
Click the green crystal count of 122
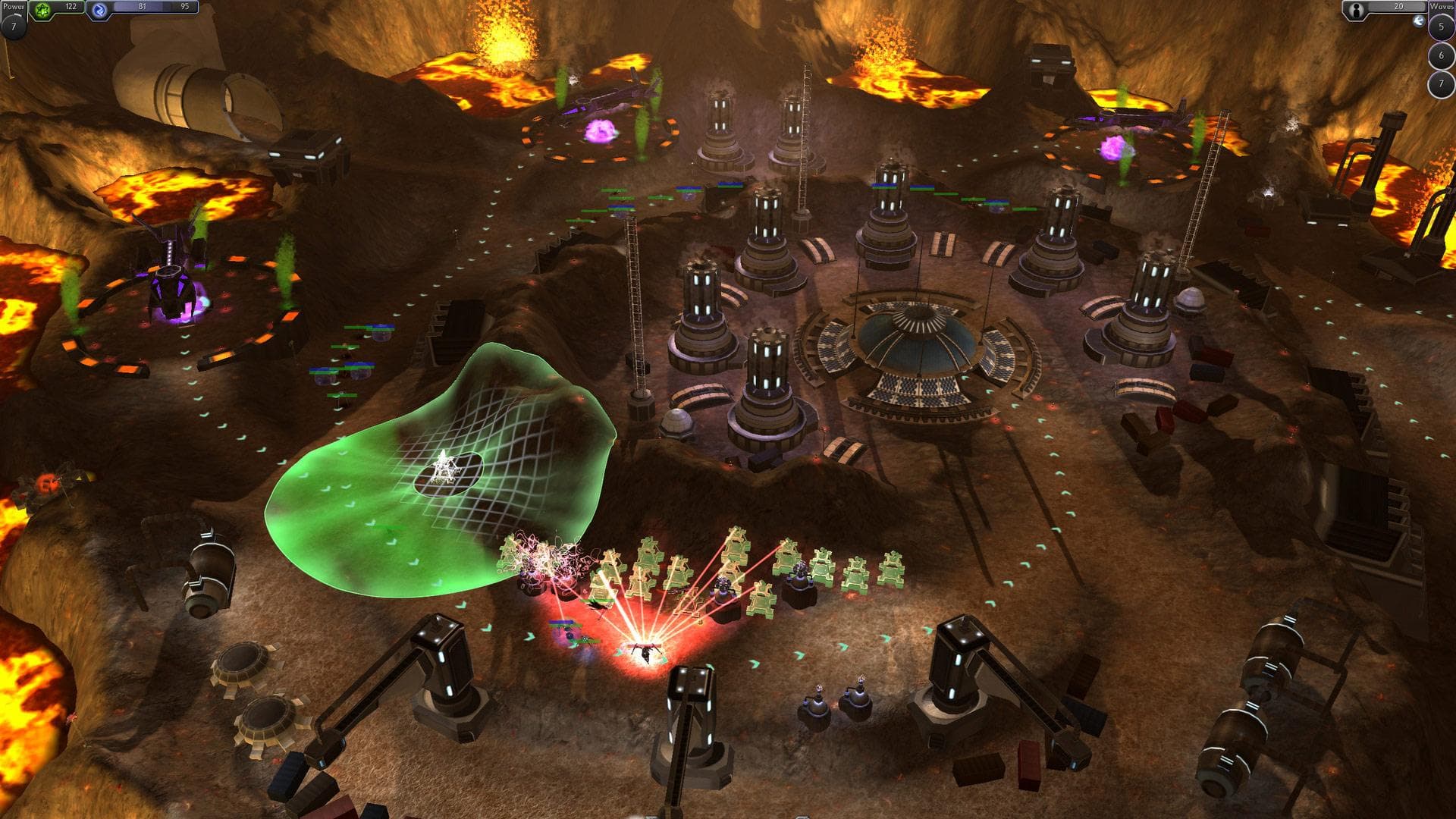tap(71, 7)
